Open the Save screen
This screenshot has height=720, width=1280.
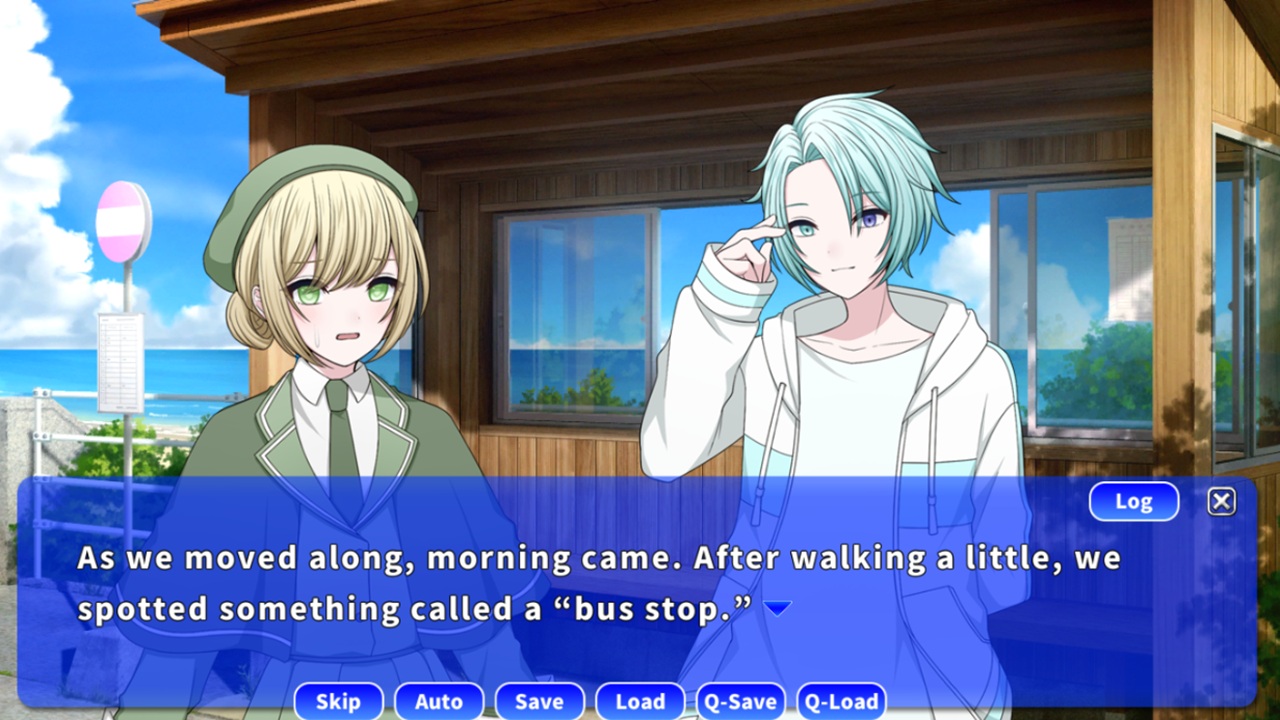[x=539, y=701]
